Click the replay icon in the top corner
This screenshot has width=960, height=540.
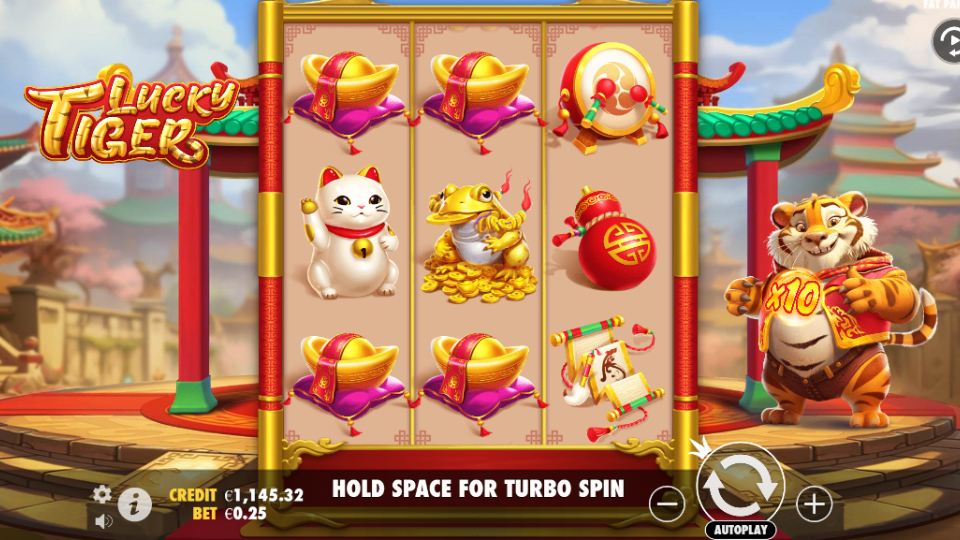pos(945,42)
